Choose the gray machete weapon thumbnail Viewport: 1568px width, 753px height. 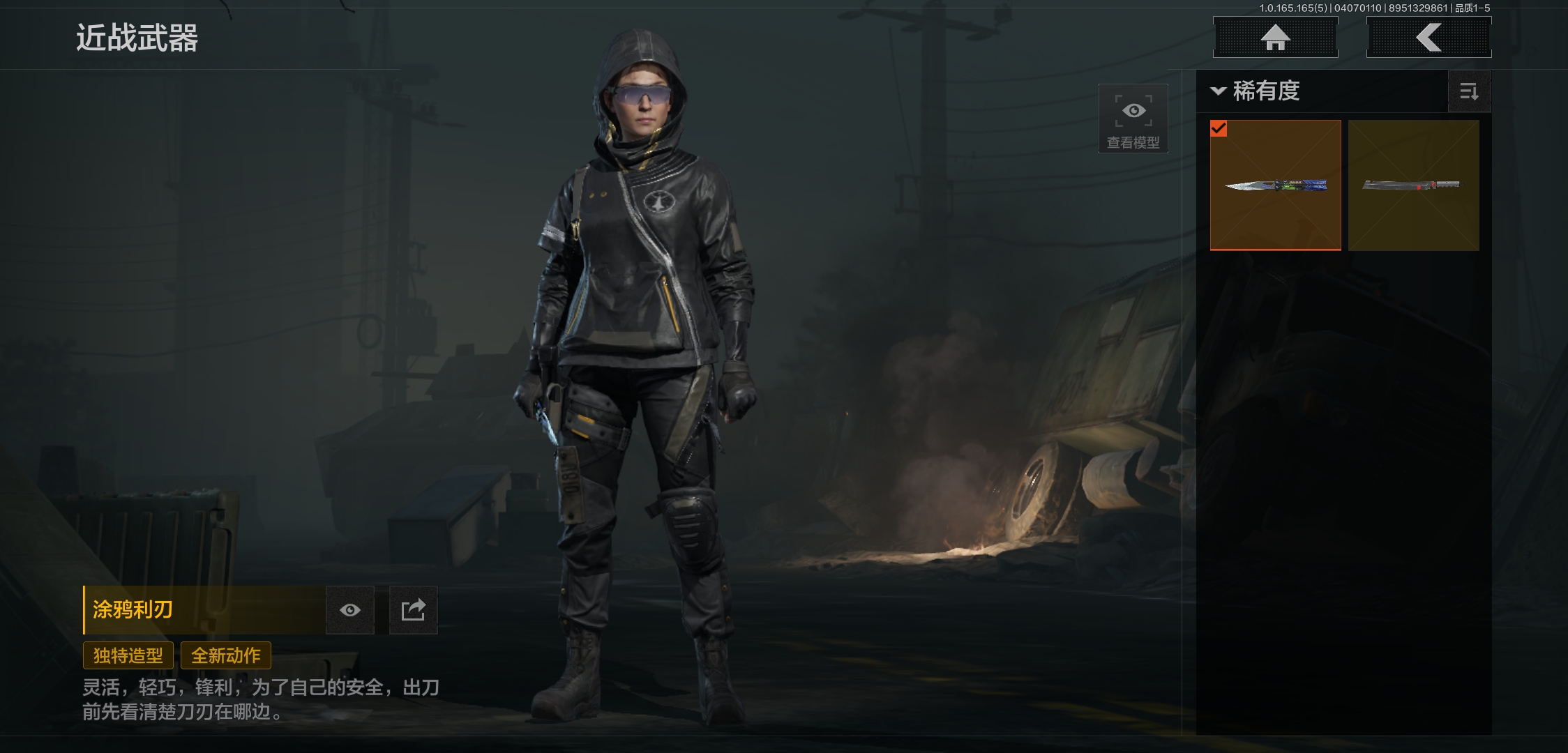click(x=1413, y=185)
